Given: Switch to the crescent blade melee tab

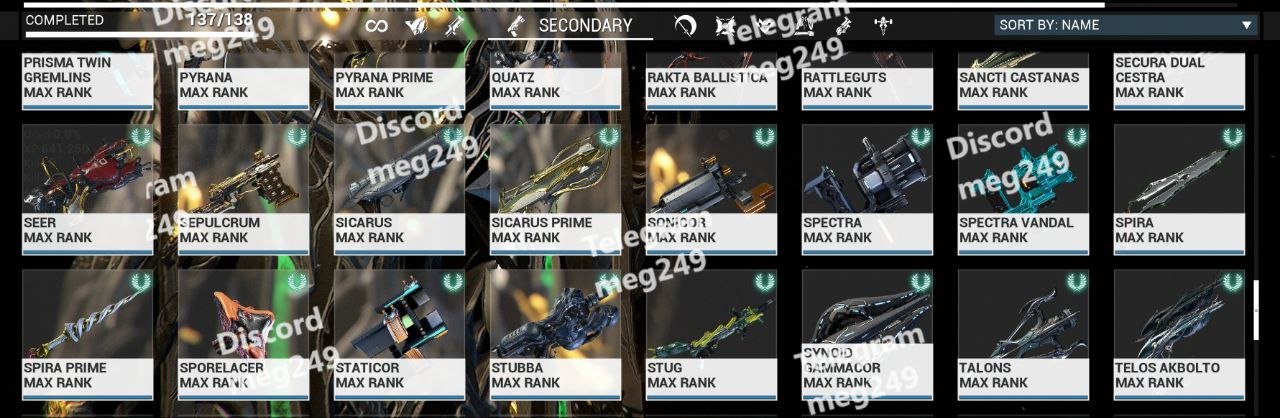Looking at the screenshot, I should coord(685,26).
